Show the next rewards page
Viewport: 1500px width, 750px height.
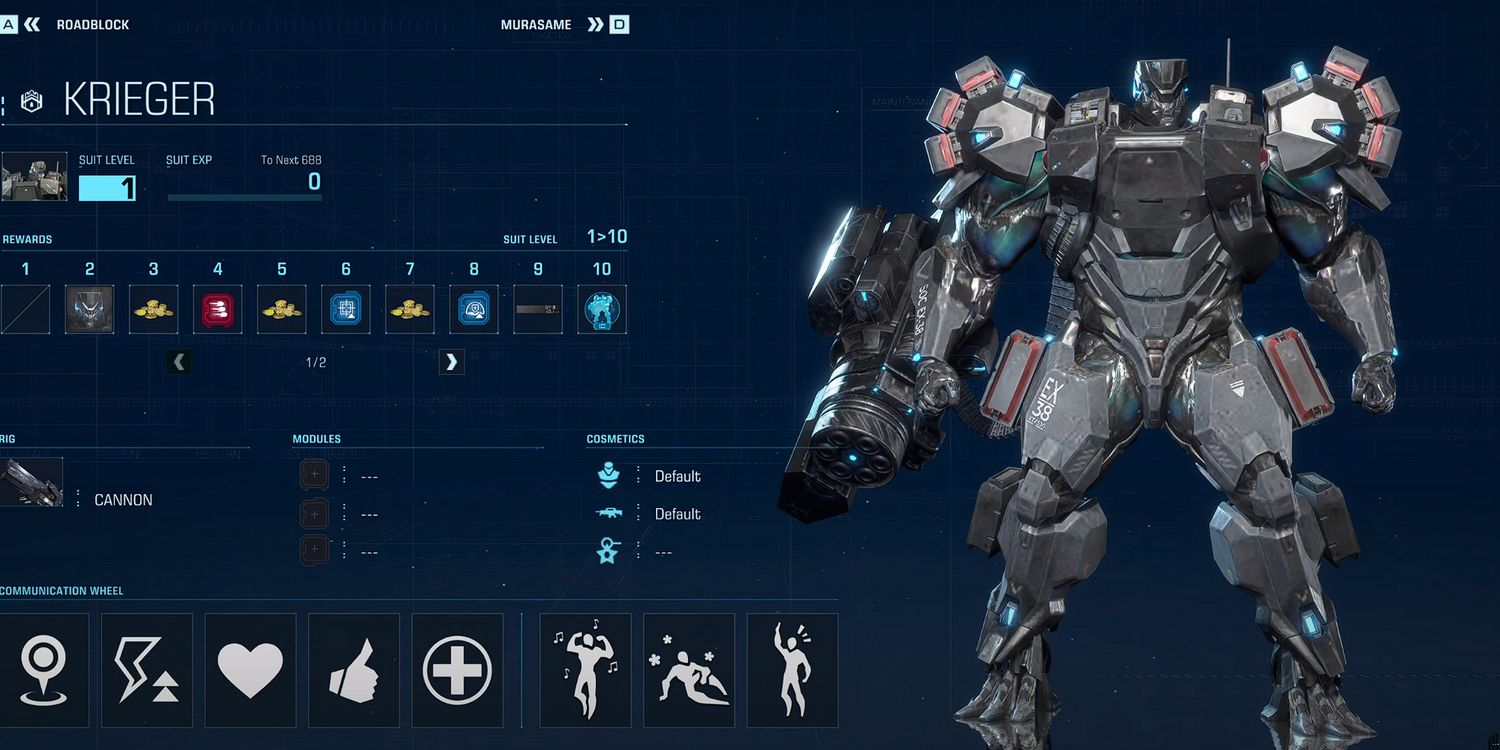451,362
